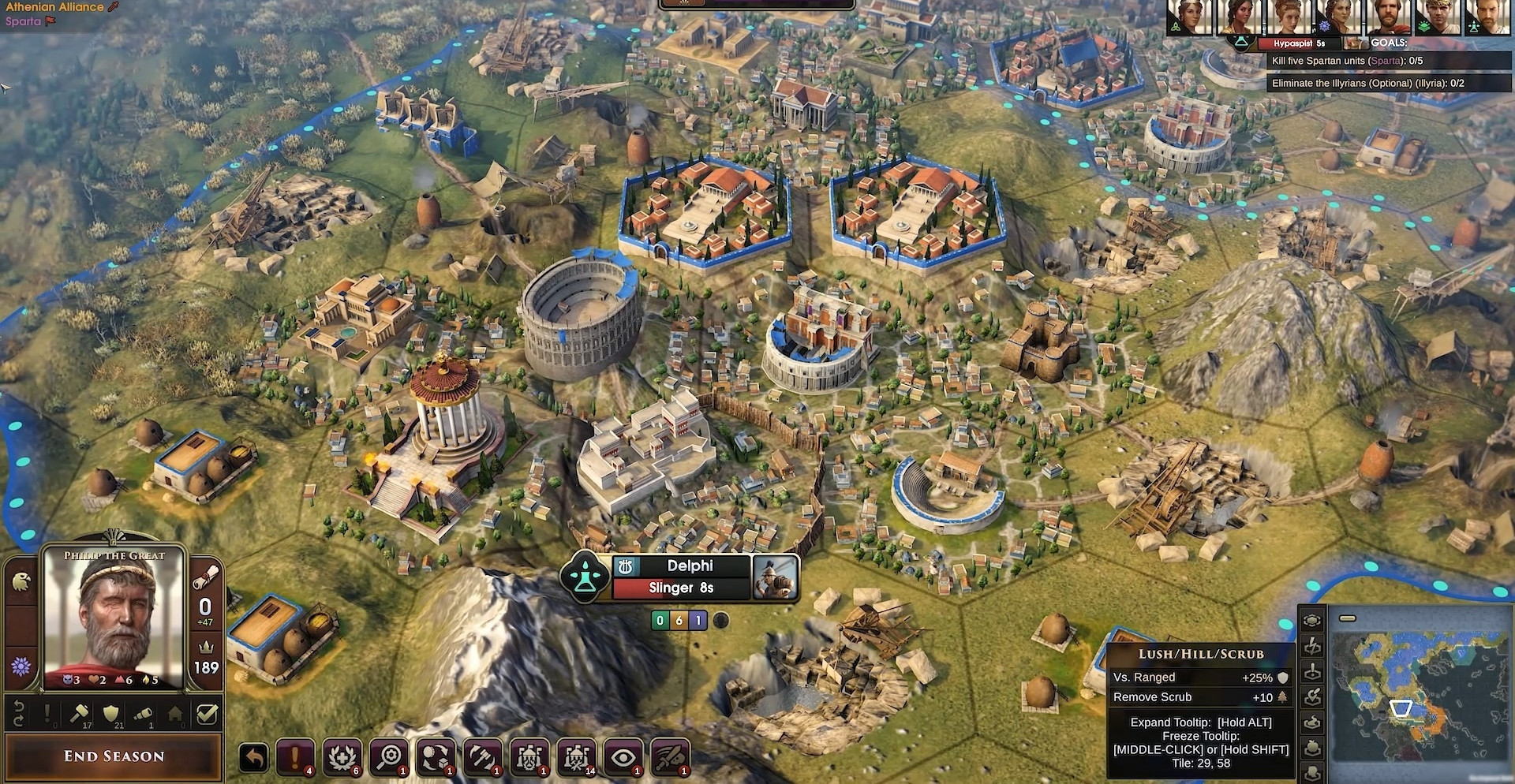Open the magnifying glass gear button
The image size is (1515, 784).
coord(390,758)
